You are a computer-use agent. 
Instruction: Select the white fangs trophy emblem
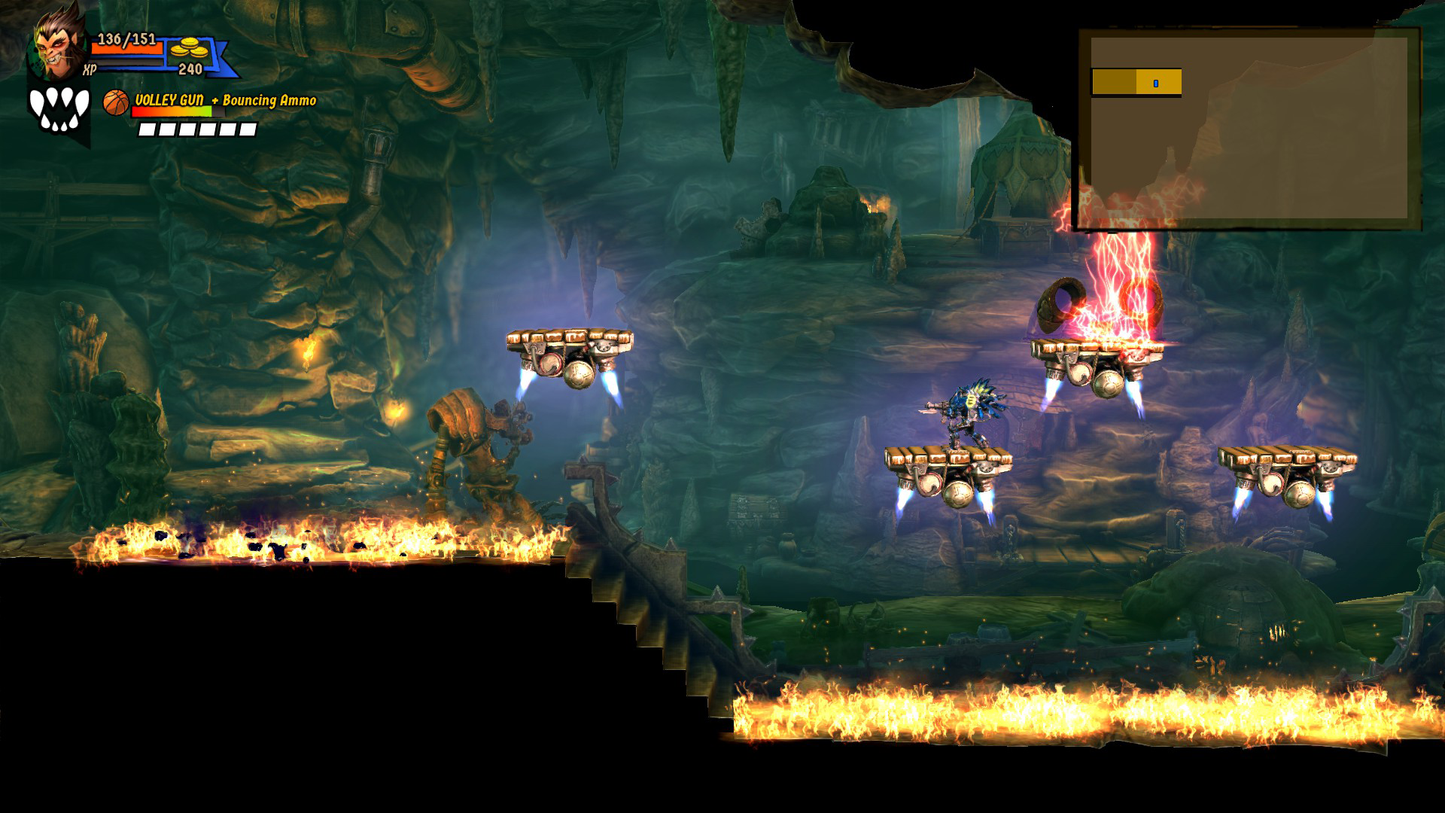click(x=57, y=106)
